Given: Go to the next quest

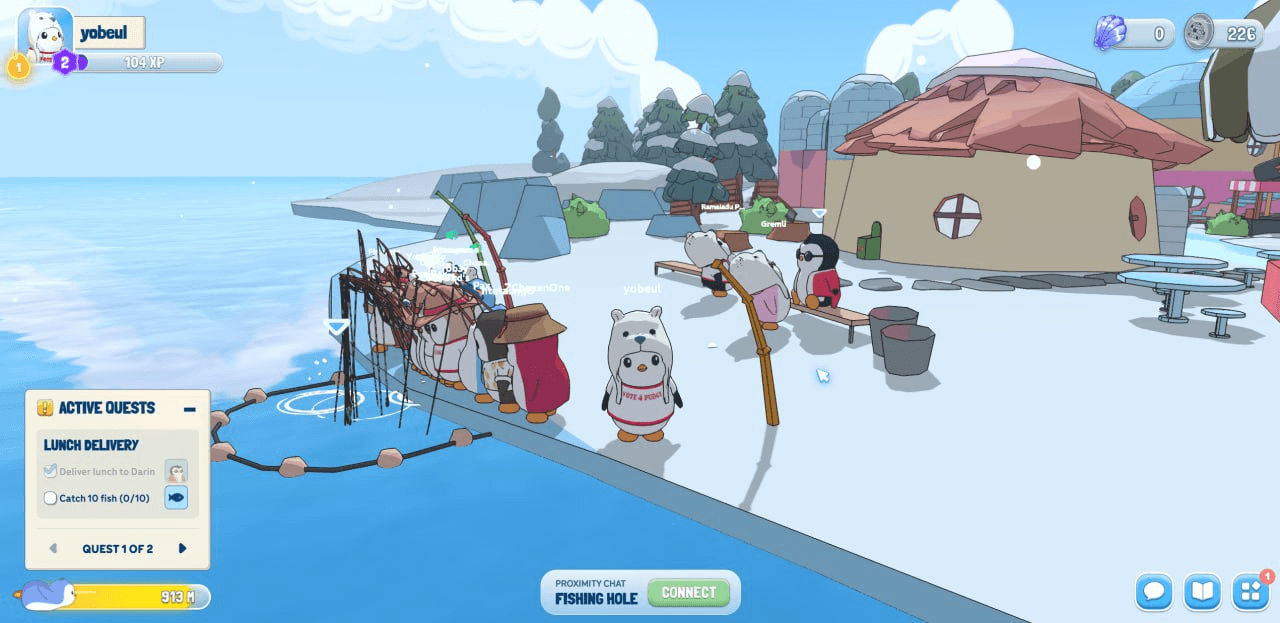Looking at the screenshot, I should coord(182,548).
